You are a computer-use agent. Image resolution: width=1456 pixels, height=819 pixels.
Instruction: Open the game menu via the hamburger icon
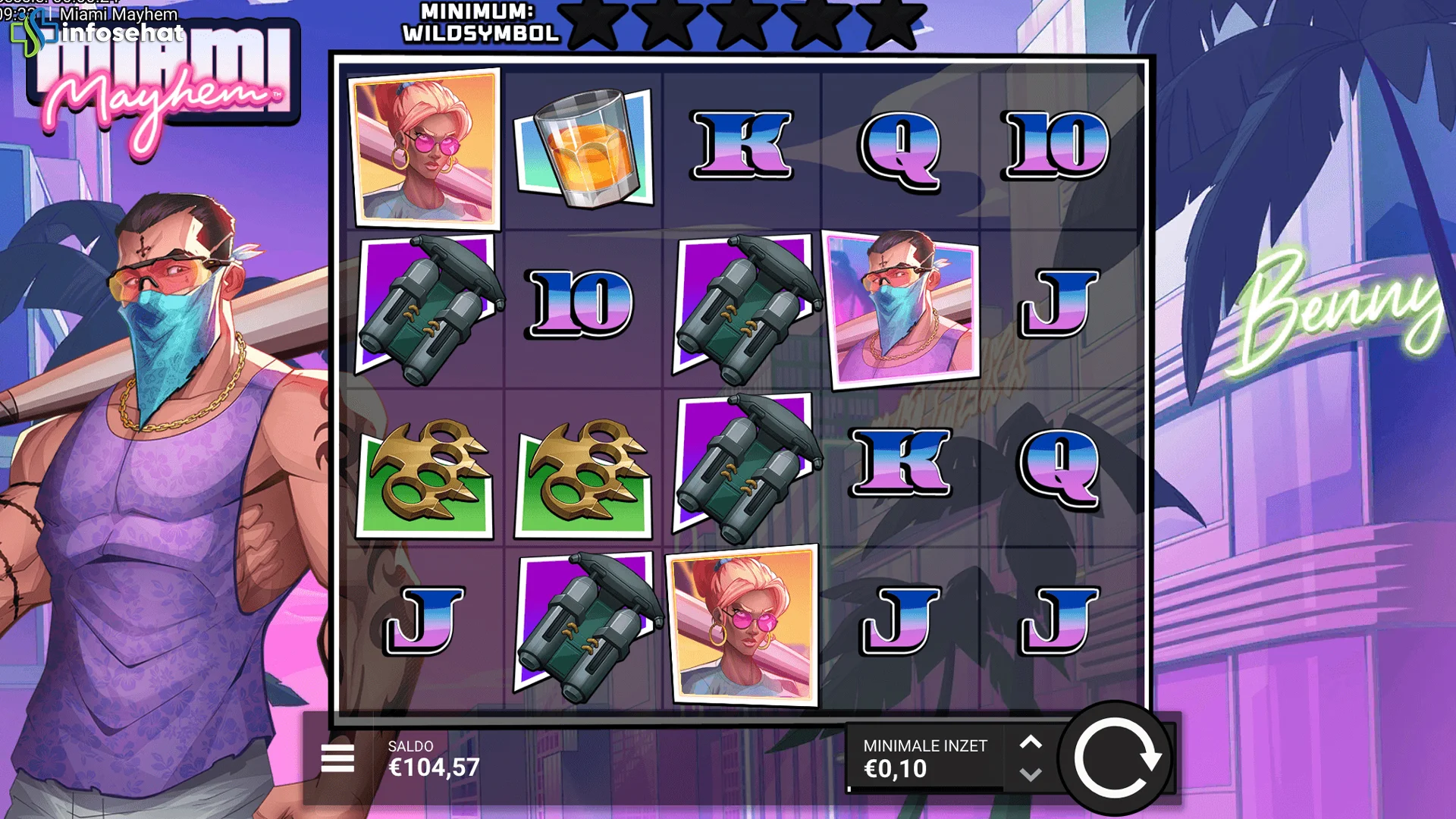(x=338, y=758)
